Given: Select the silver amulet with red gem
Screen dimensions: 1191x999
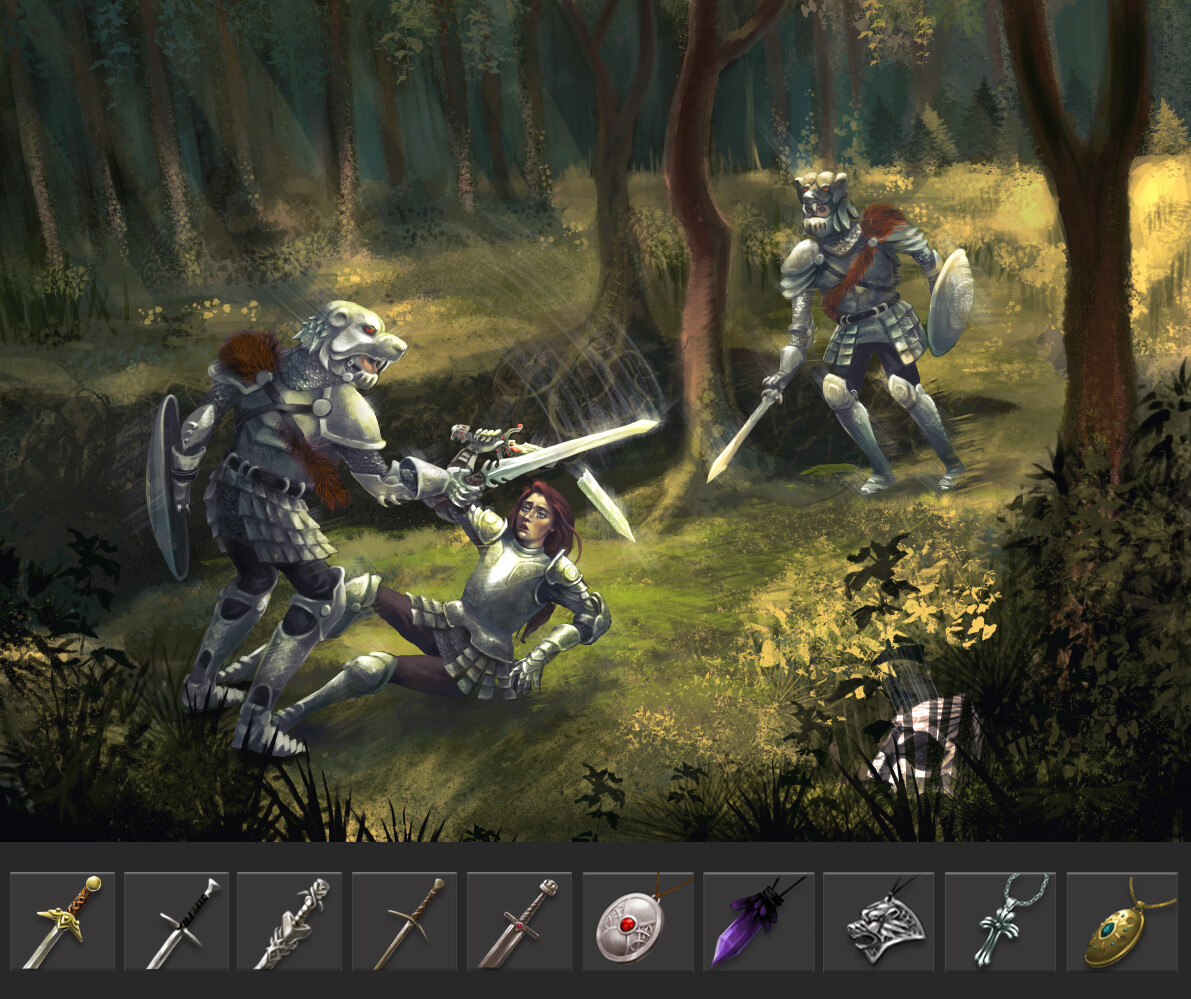Looking at the screenshot, I should 638,921.
